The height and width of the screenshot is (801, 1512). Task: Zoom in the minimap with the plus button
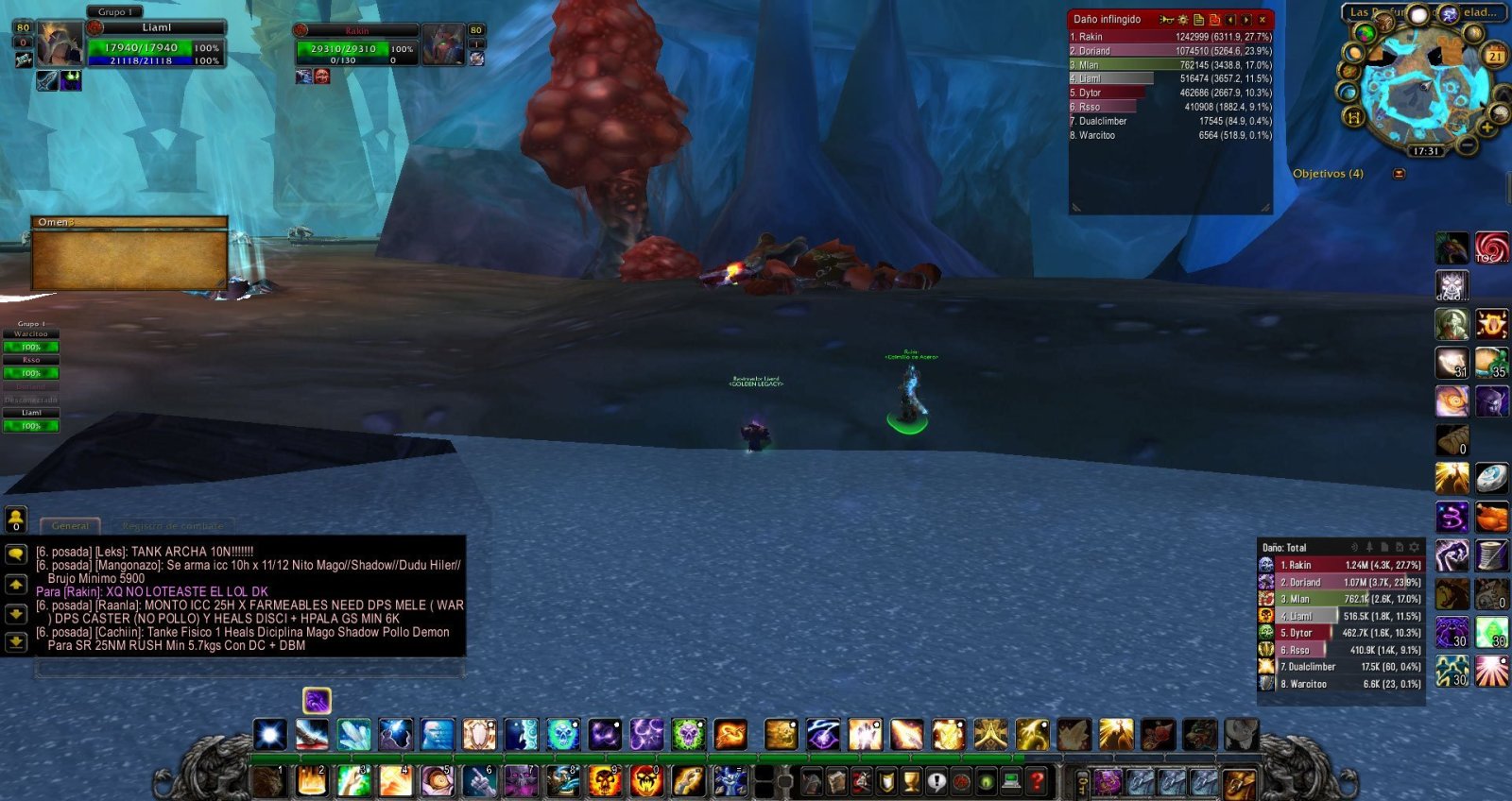point(1486,127)
